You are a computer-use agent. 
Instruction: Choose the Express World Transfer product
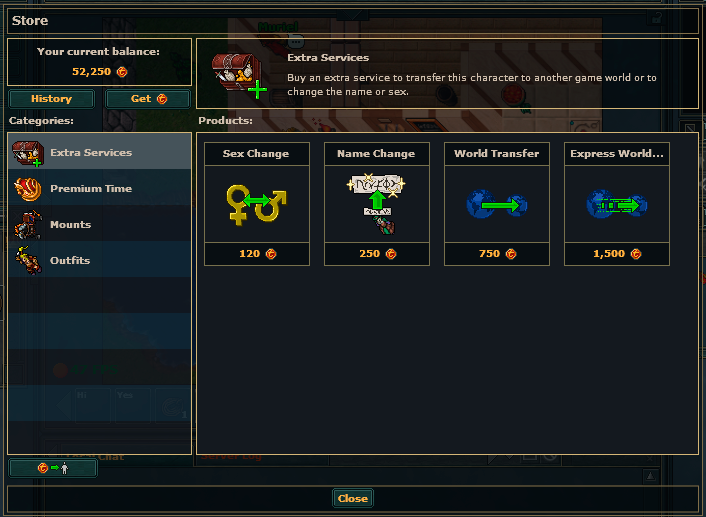coord(616,204)
